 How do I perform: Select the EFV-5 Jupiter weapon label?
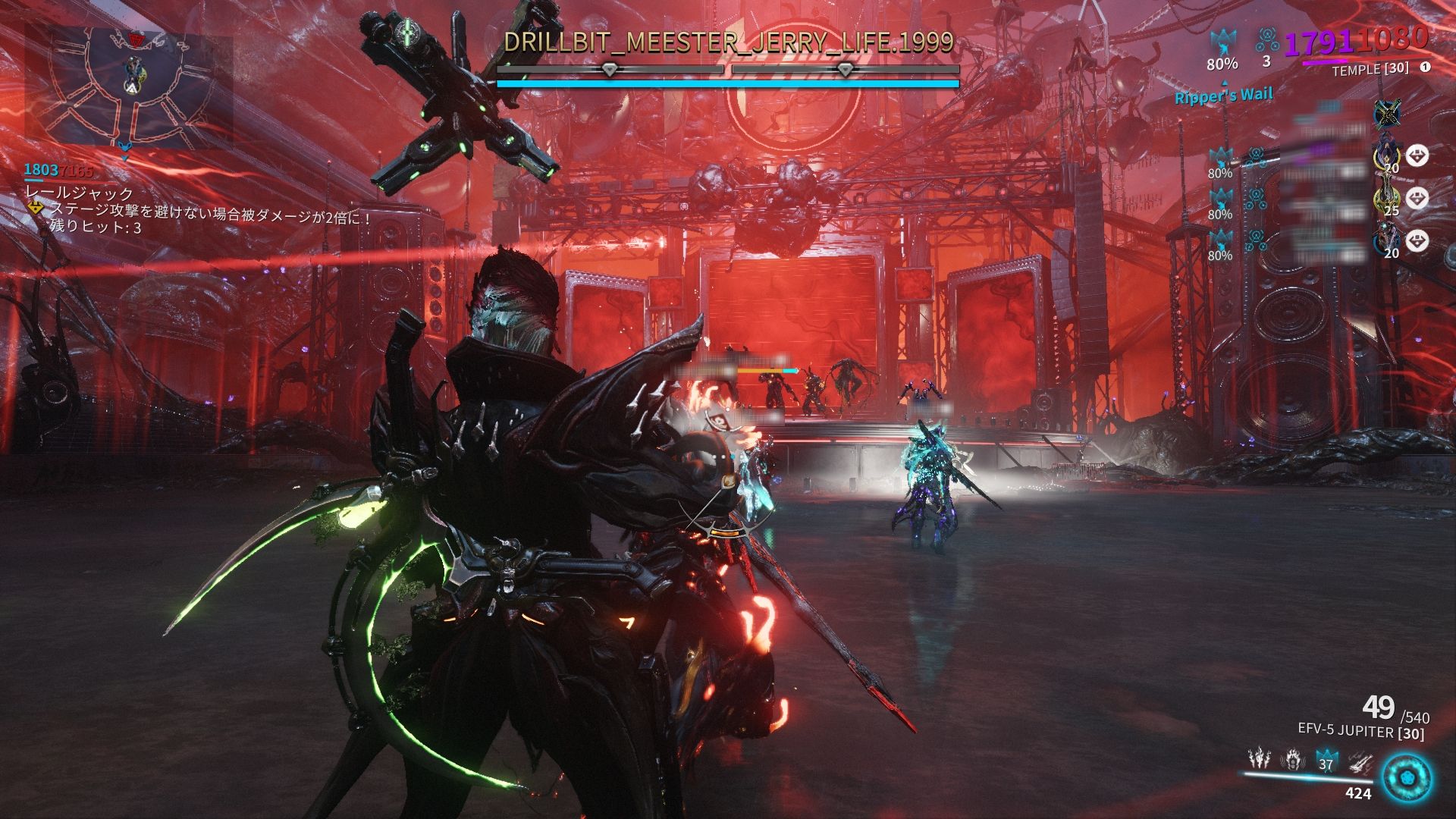click(1360, 732)
